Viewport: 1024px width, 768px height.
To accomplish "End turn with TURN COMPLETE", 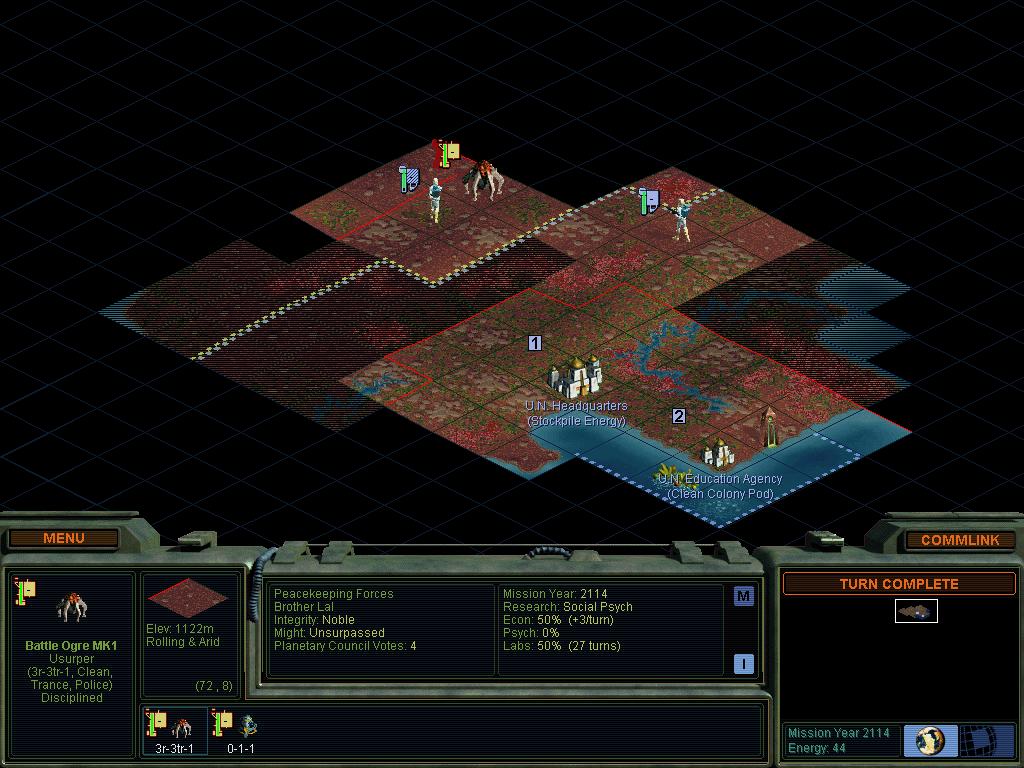I will pyautogui.click(x=898, y=584).
